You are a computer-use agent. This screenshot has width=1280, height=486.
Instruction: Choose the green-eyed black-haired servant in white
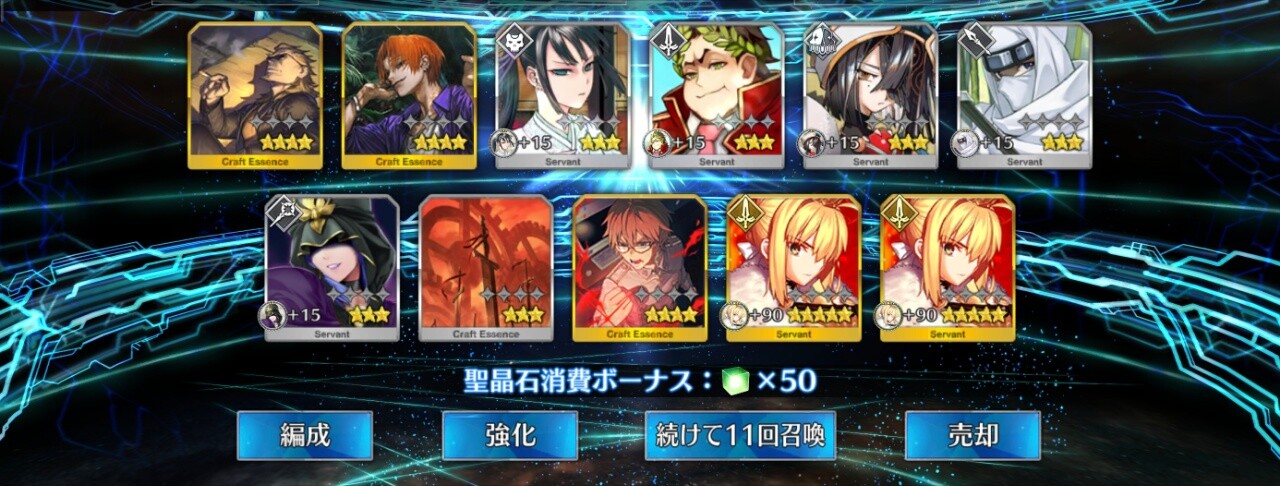click(x=563, y=95)
